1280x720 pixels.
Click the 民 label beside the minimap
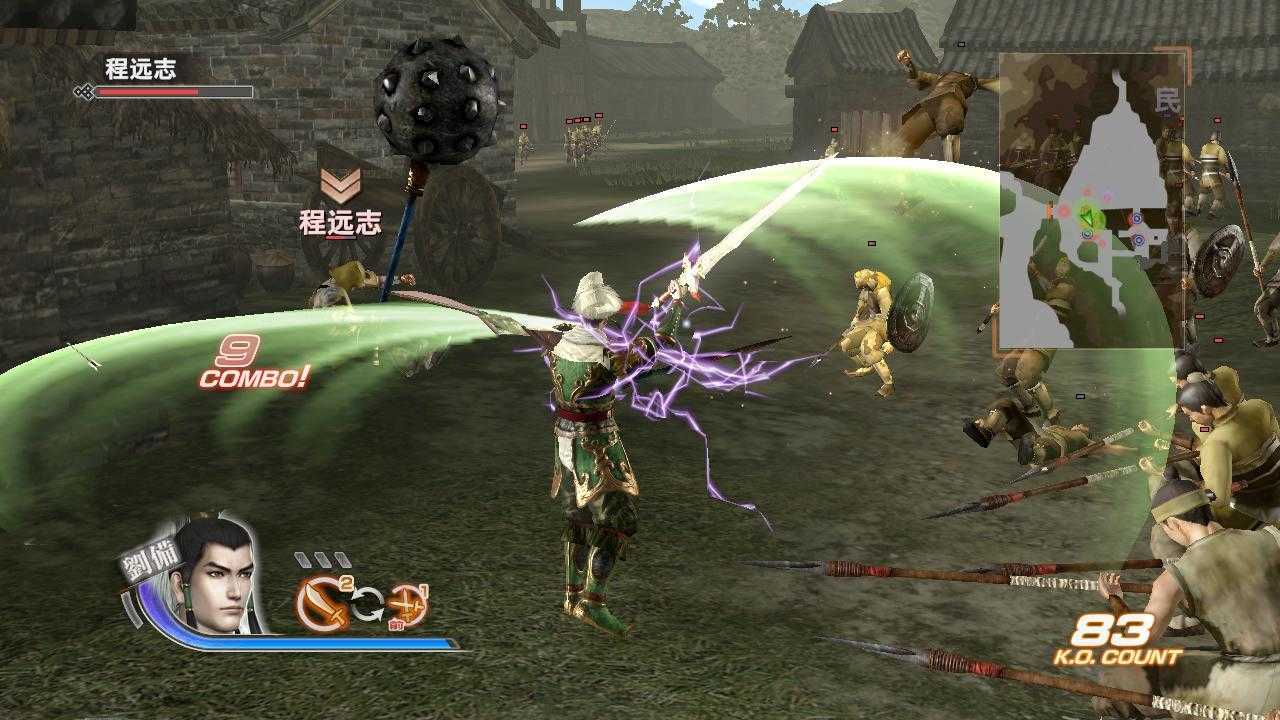click(x=1168, y=100)
